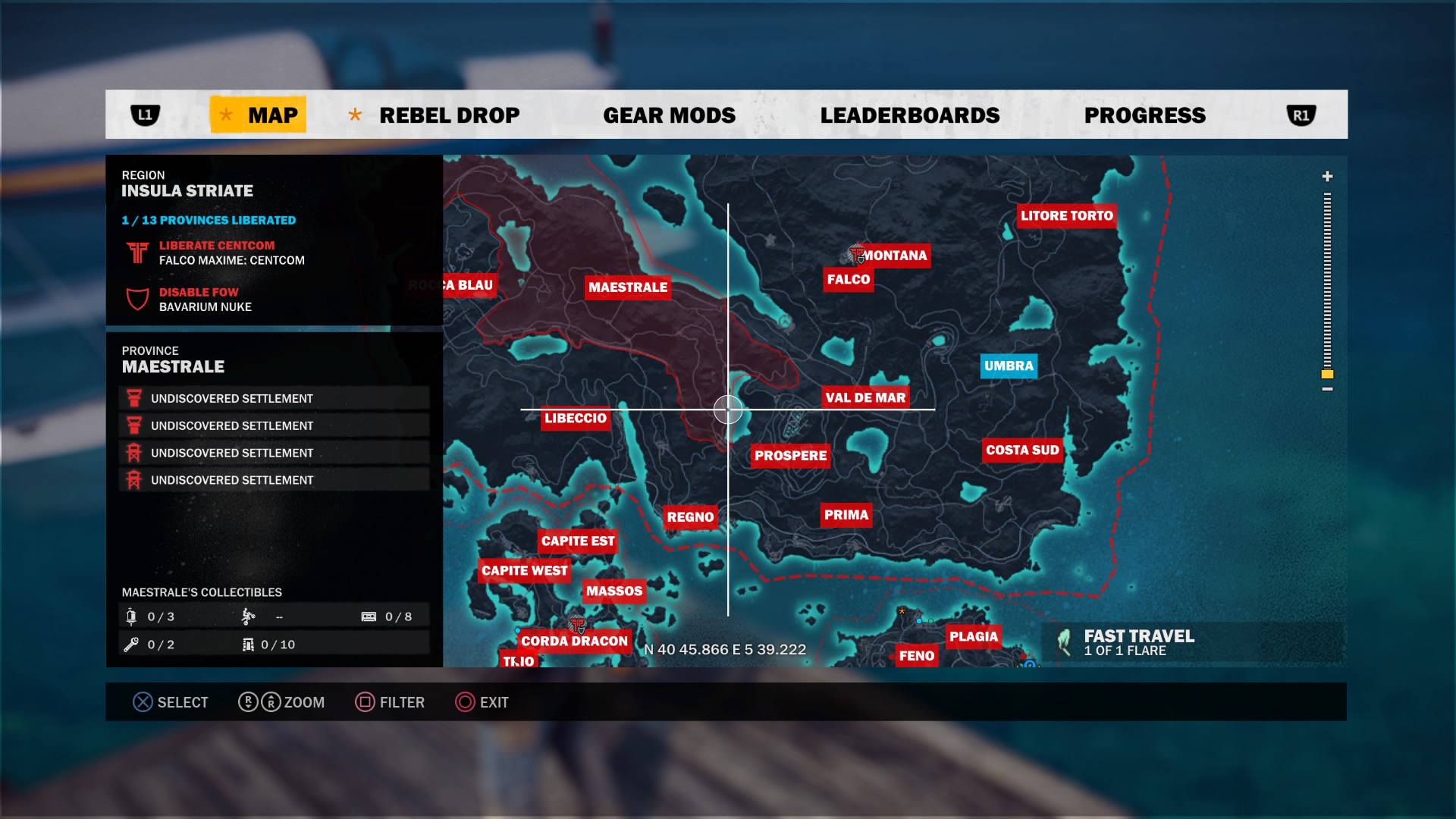This screenshot has width=1456, height=819.
Task: Click the vehicle mod wrench icon
Action: [x=132, y=644]
